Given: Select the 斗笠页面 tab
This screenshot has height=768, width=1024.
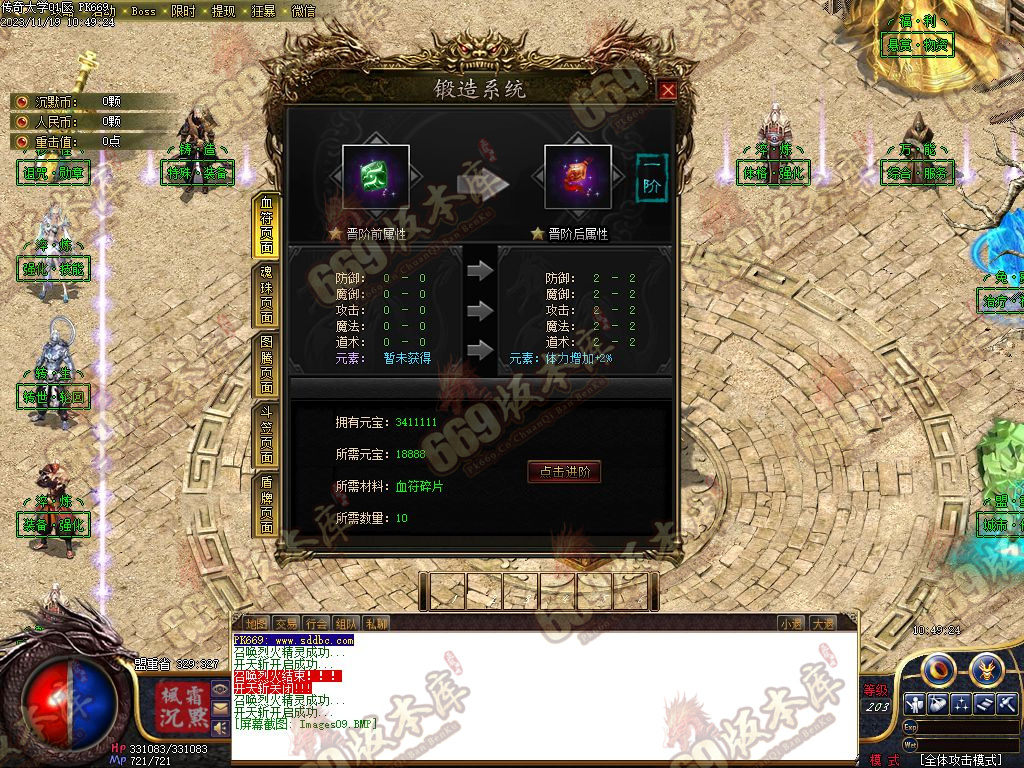Looking at the screenshot, I should [x=266, y=435].
